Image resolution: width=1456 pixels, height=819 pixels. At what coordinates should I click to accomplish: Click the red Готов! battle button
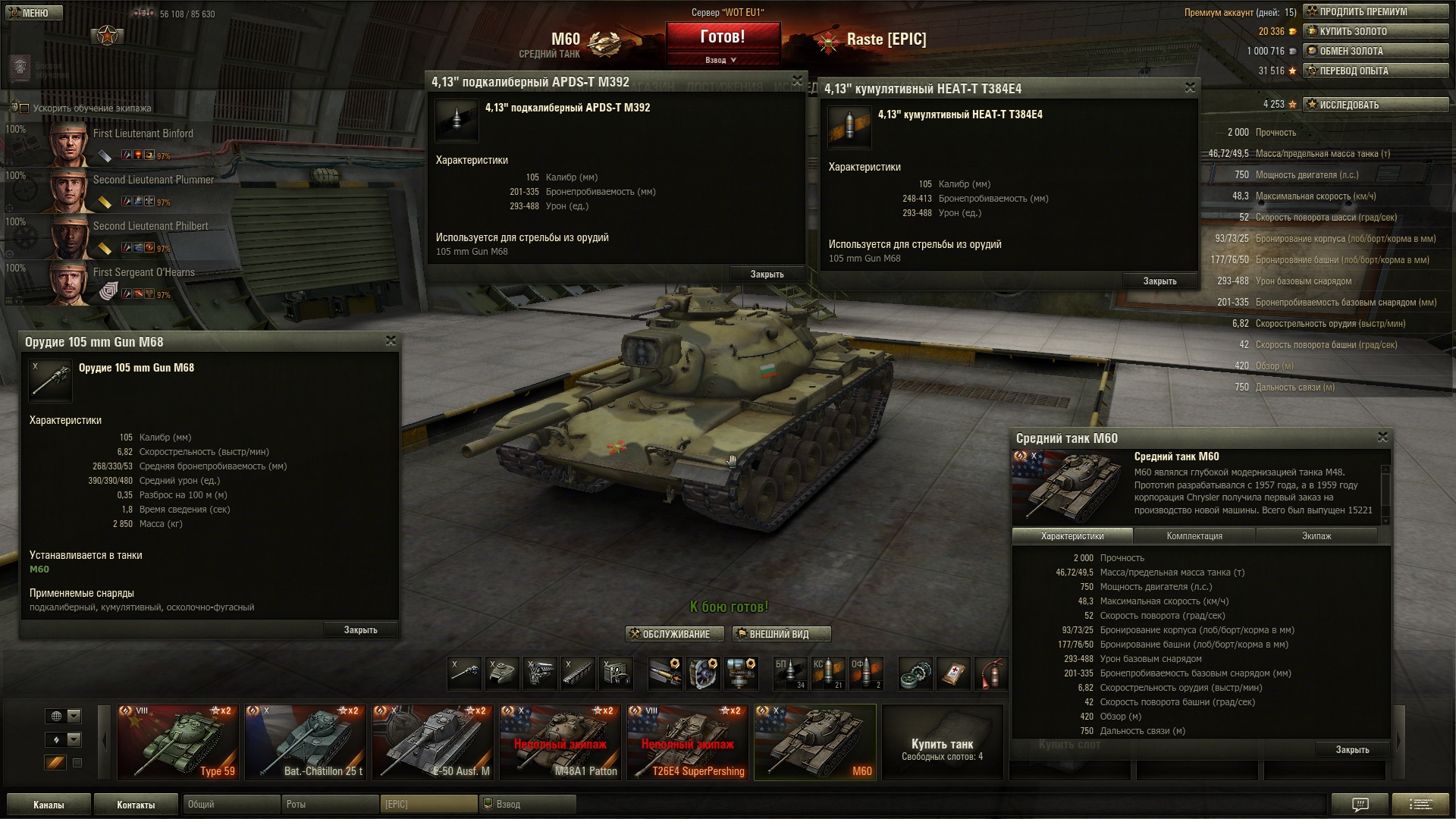click(x=722, y=37)
